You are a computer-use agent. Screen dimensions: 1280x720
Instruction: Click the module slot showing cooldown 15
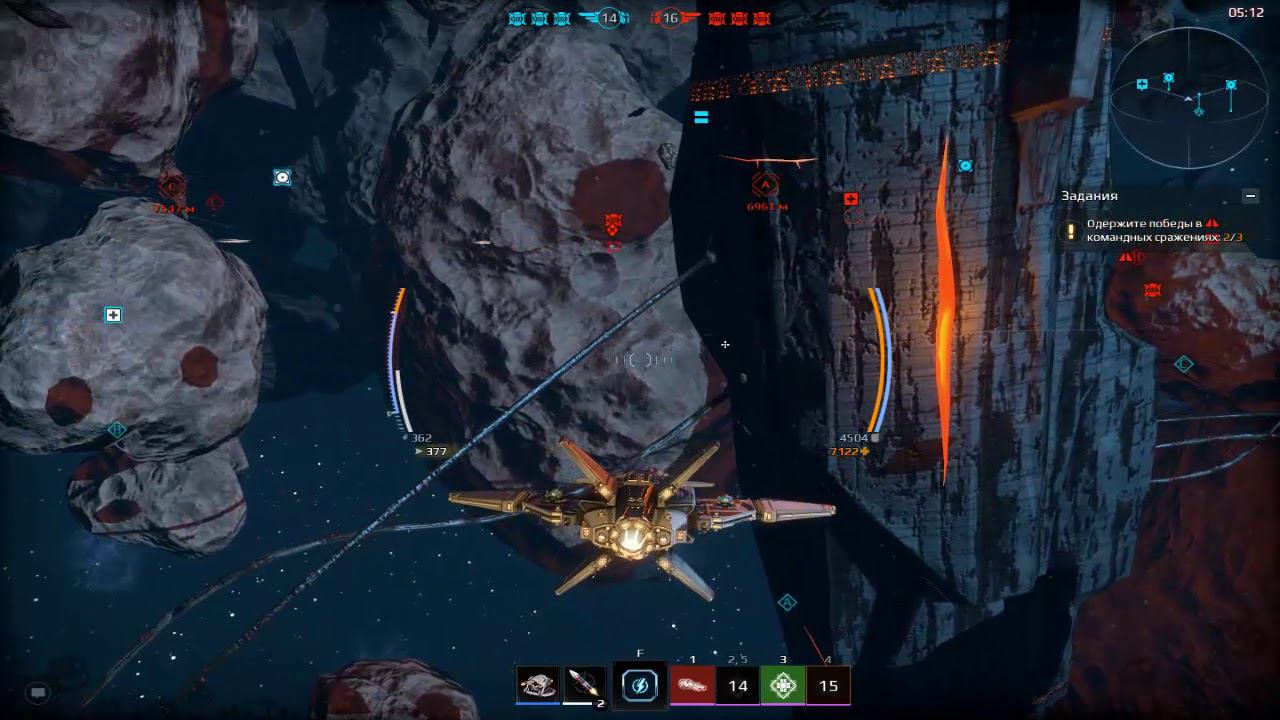point(828,685)
